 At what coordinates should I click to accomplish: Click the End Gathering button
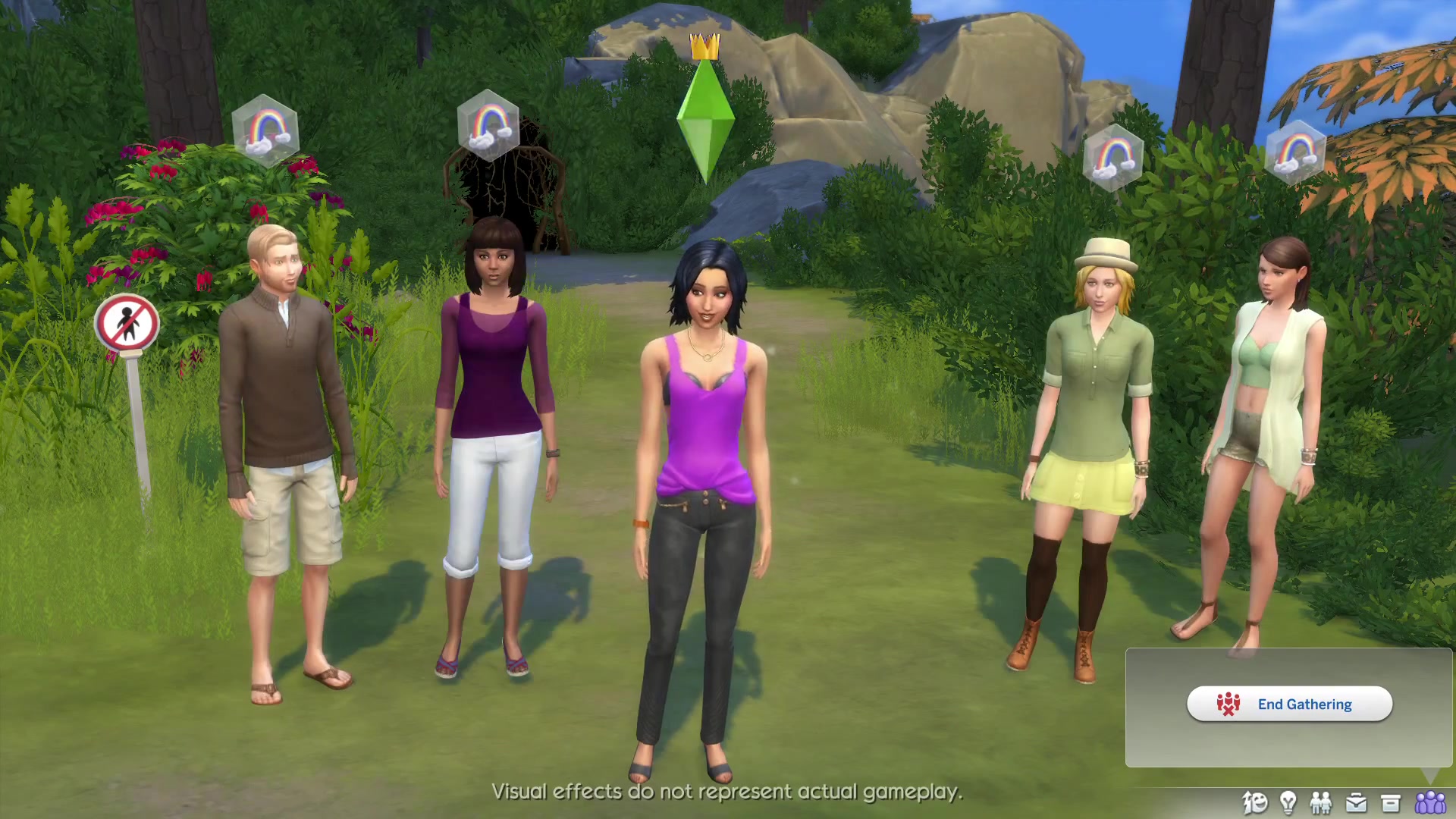click(x=1289, y=704)
